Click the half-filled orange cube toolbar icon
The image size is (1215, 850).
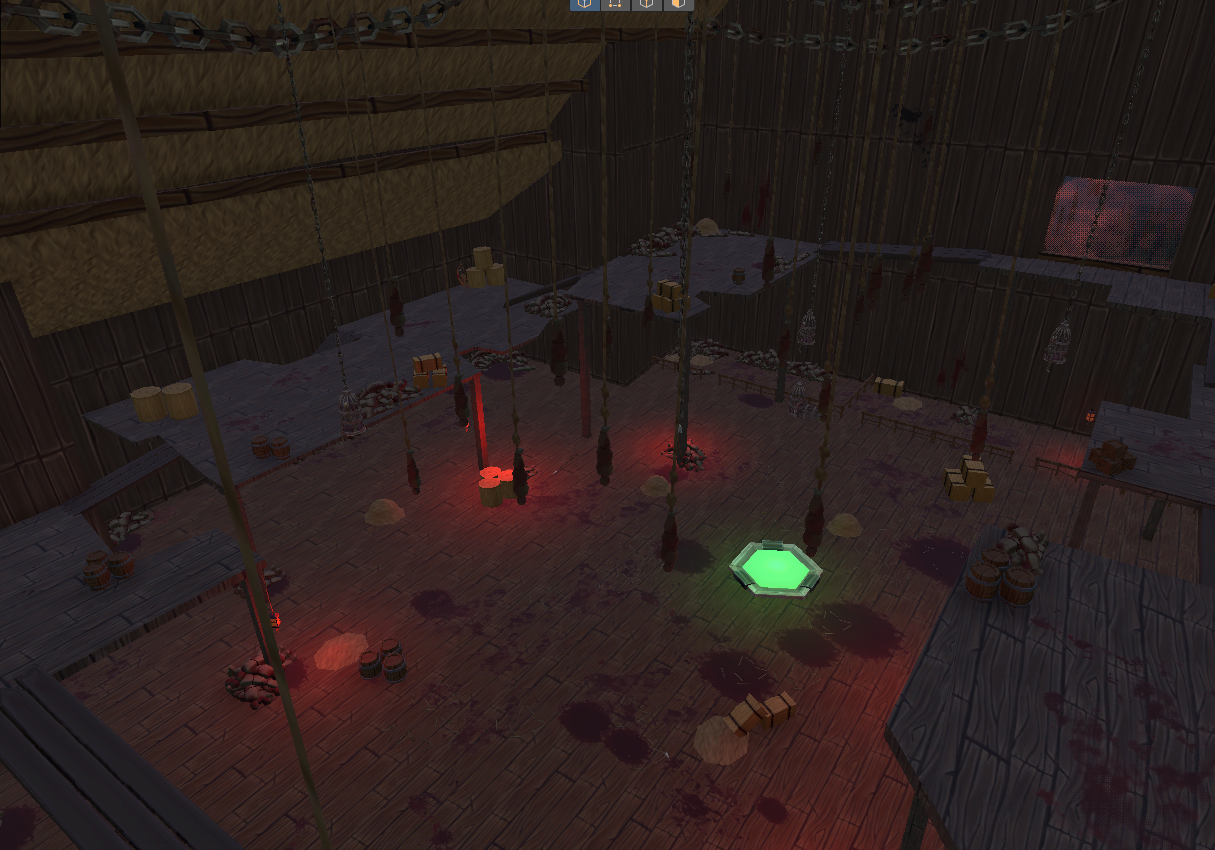point(678,4)
